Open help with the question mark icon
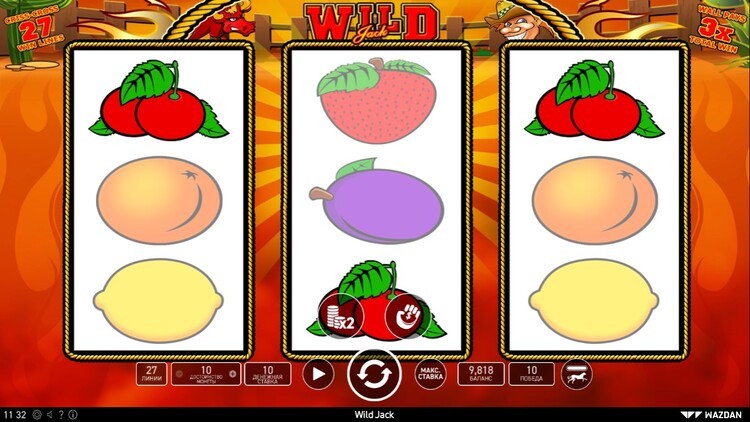This screenshot has width=750, height=422. pyautogui.click(x=61, y=414)
